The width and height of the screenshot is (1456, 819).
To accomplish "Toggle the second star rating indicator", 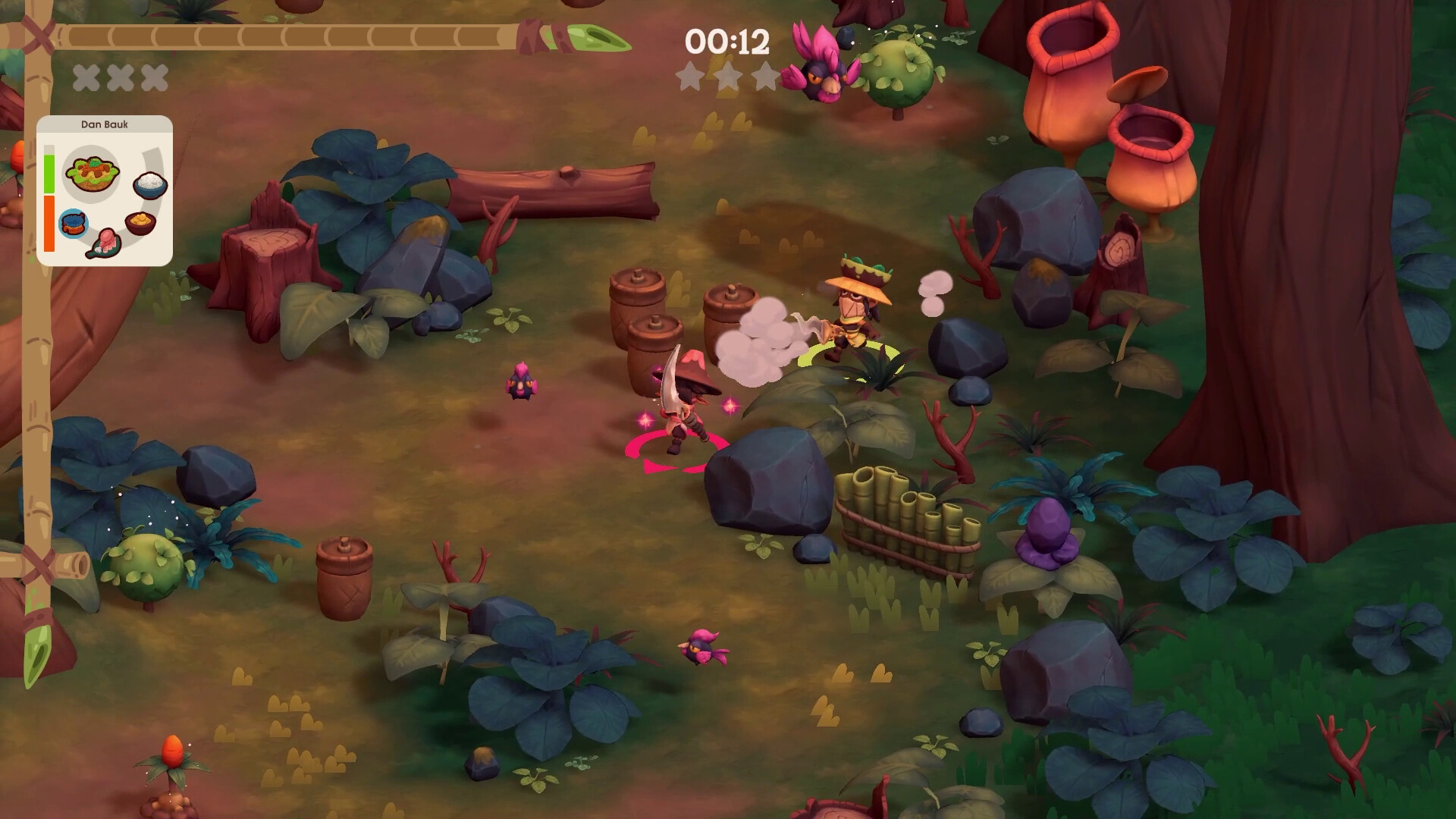I will [x=728, y=77].
